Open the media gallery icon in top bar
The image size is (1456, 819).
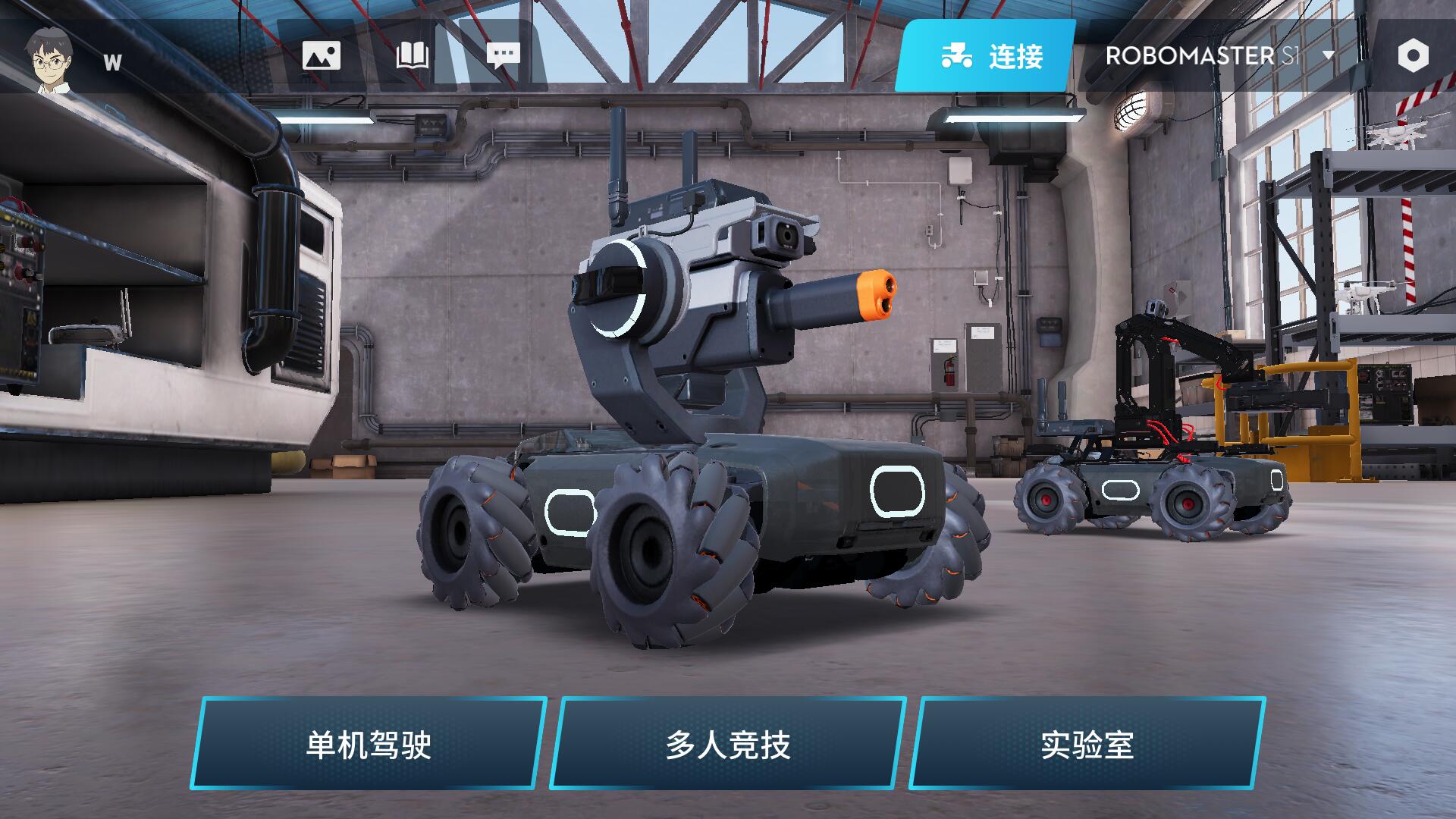pos(322,55)
